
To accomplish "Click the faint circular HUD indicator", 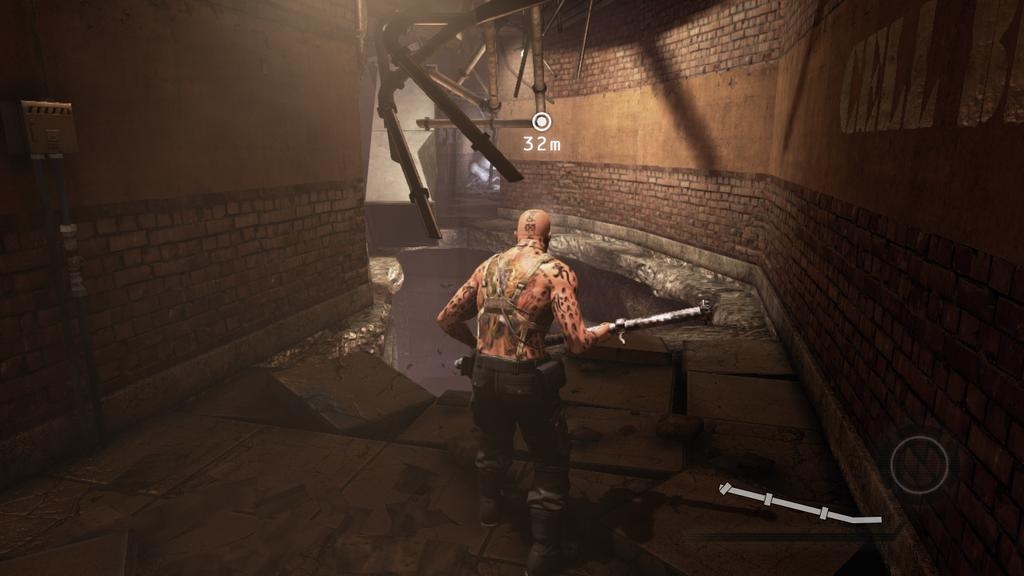I will [x=919, y=464].
